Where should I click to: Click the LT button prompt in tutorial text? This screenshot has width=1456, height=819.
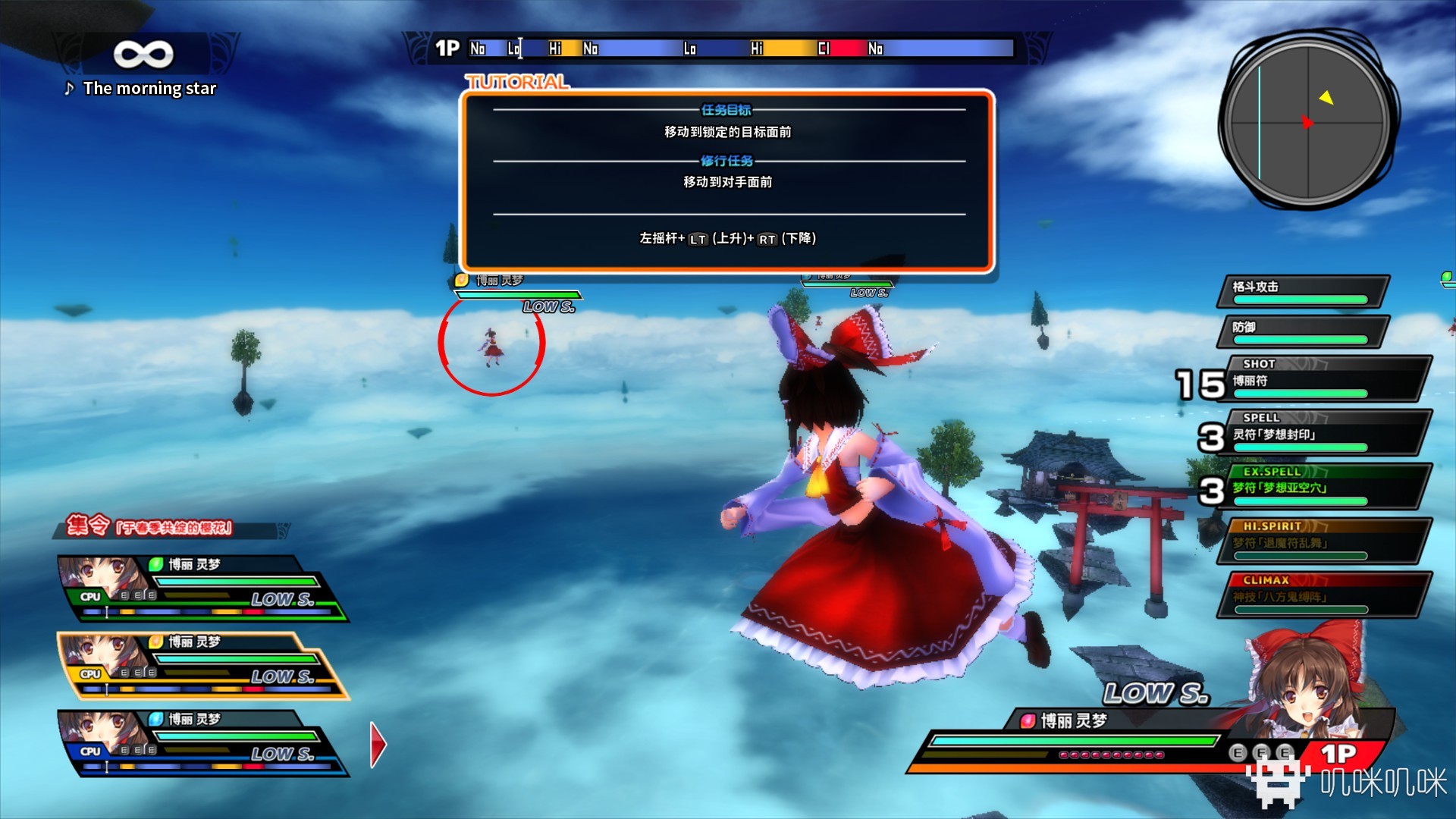coord(695,238)
